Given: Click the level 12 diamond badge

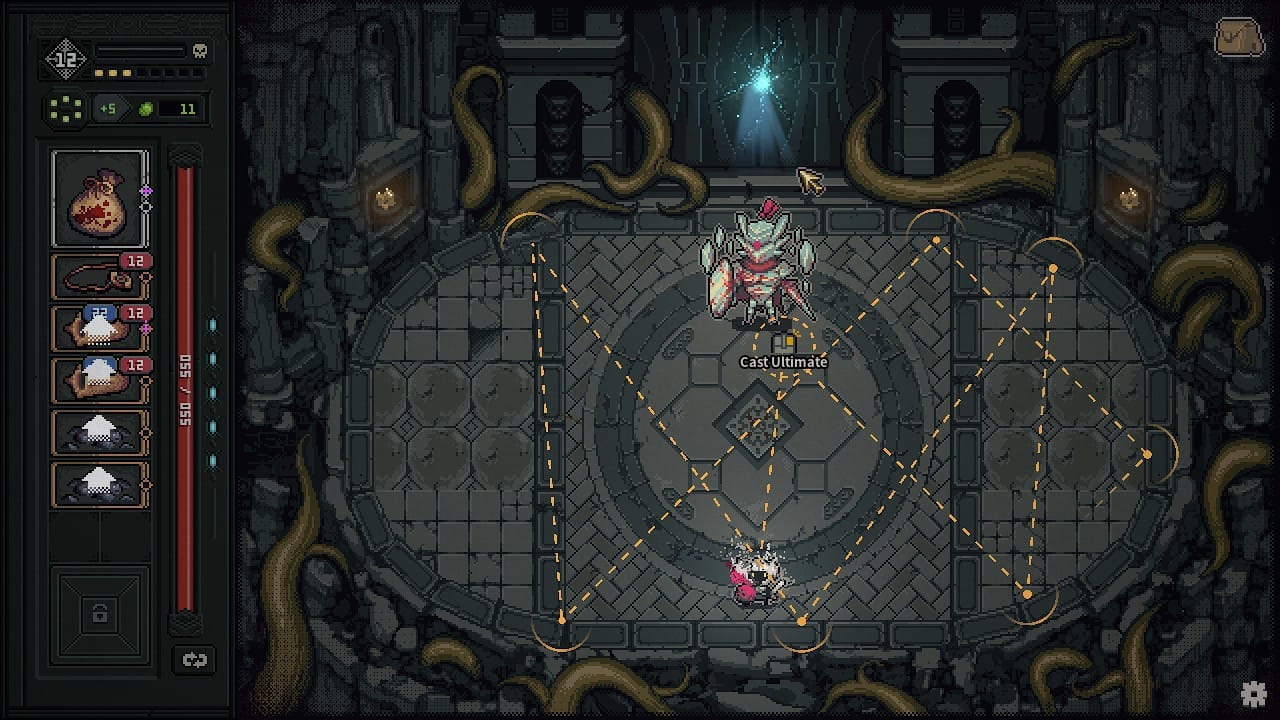Looking at the screenshot, I should click(66, 59).
